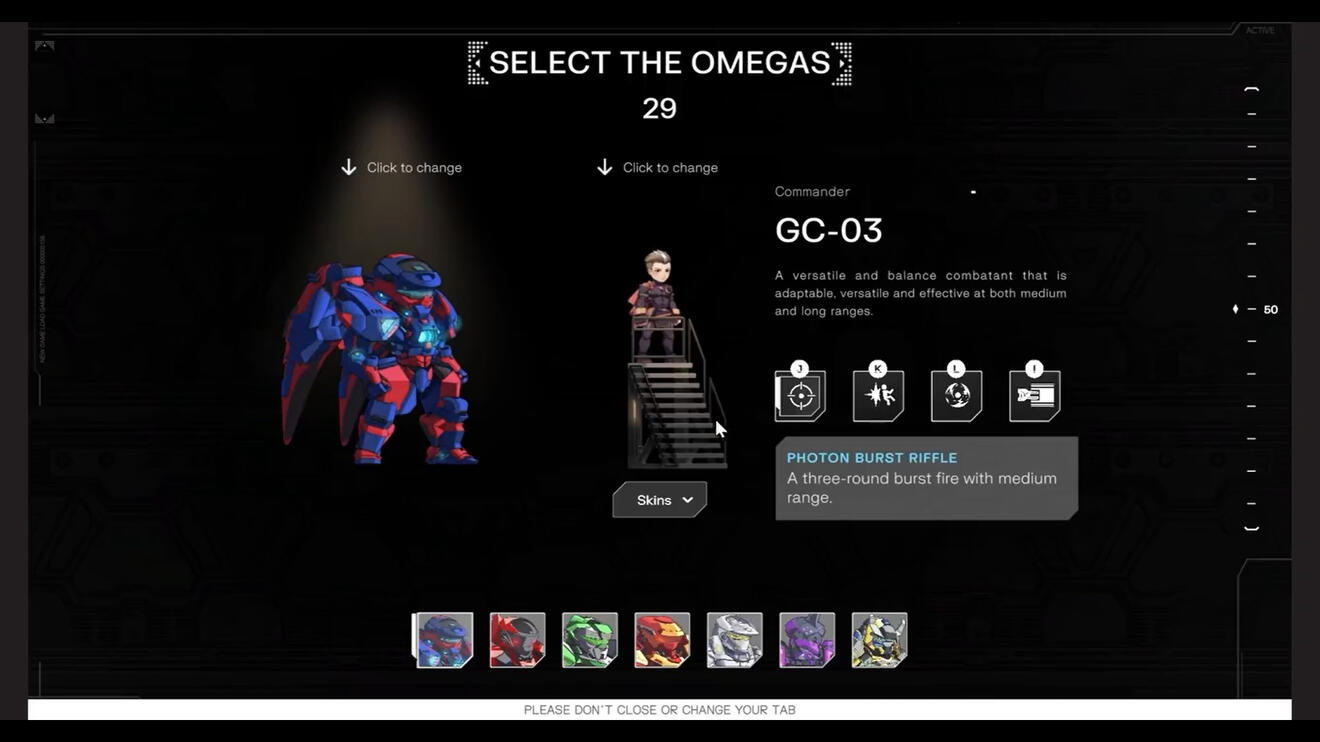Show the dash boost skill icon

pos(1034,396)
